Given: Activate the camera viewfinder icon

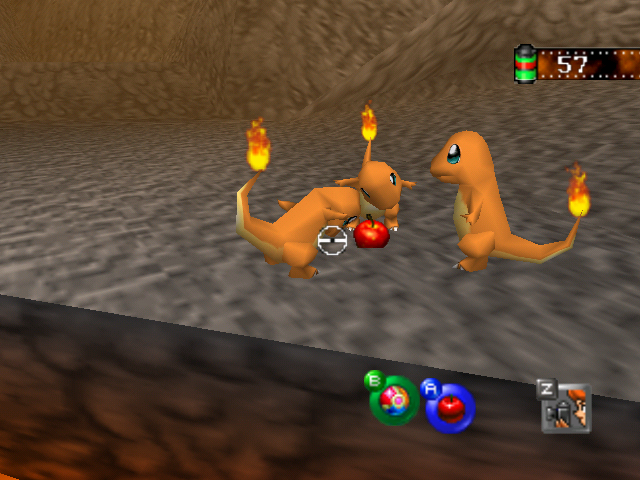Looking at the screenshot, I should point(567,409).
